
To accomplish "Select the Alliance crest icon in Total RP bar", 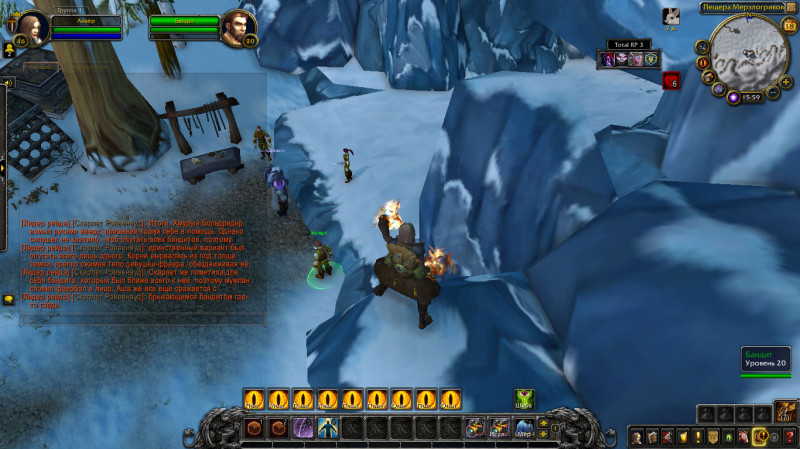I will click(x=650, y=60).
